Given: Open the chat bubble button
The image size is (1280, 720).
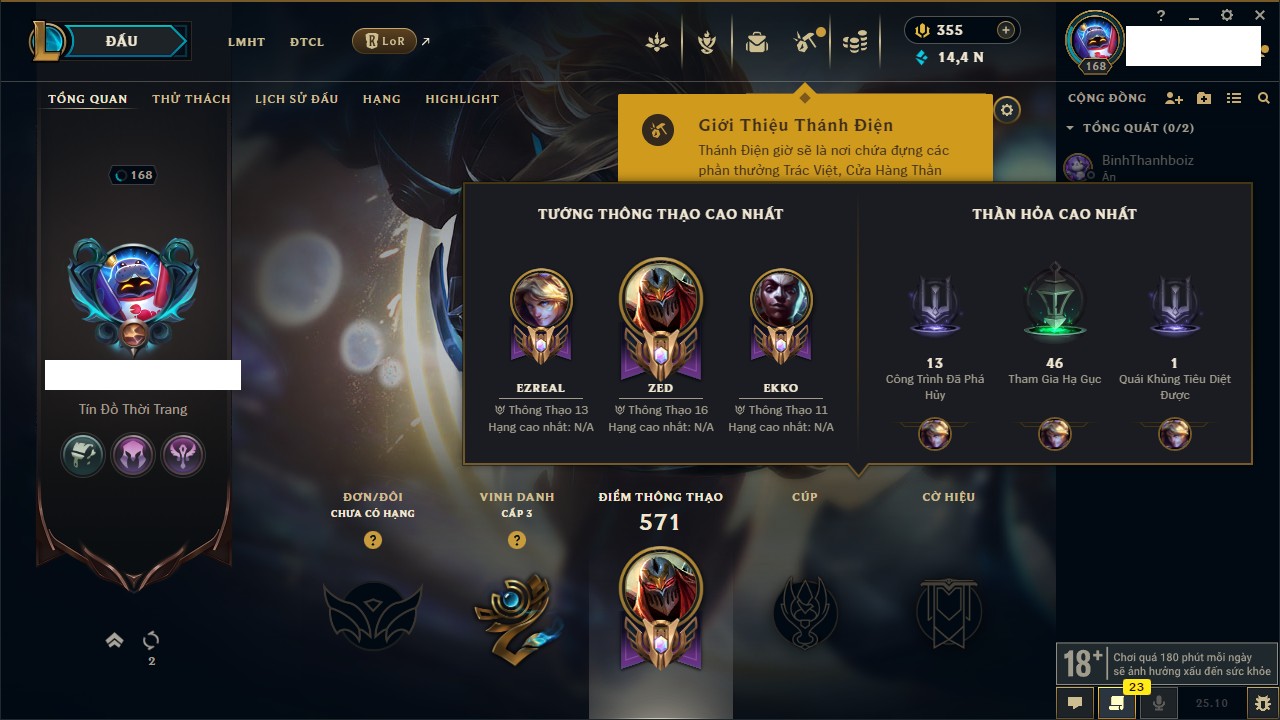Looking at the screenshot, I should 1075,703.
